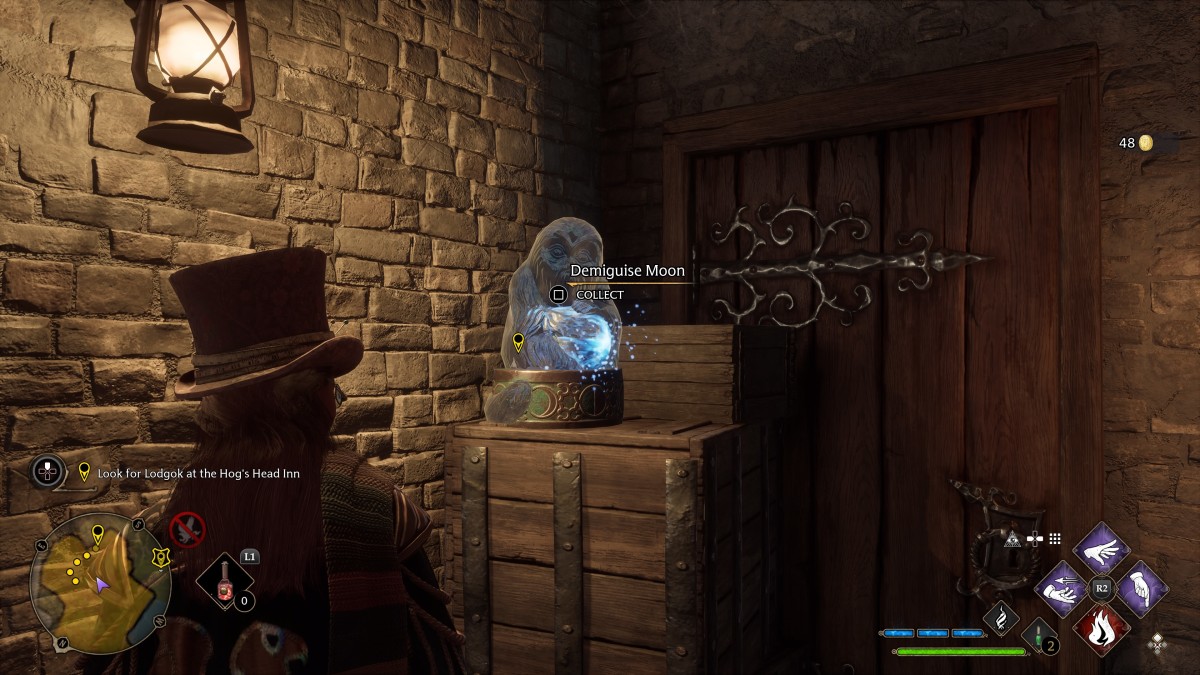Select the yellow quest pin on minimap
Image resolution: width=1200 pixels, height=675 pixels.
click(97, 531)
